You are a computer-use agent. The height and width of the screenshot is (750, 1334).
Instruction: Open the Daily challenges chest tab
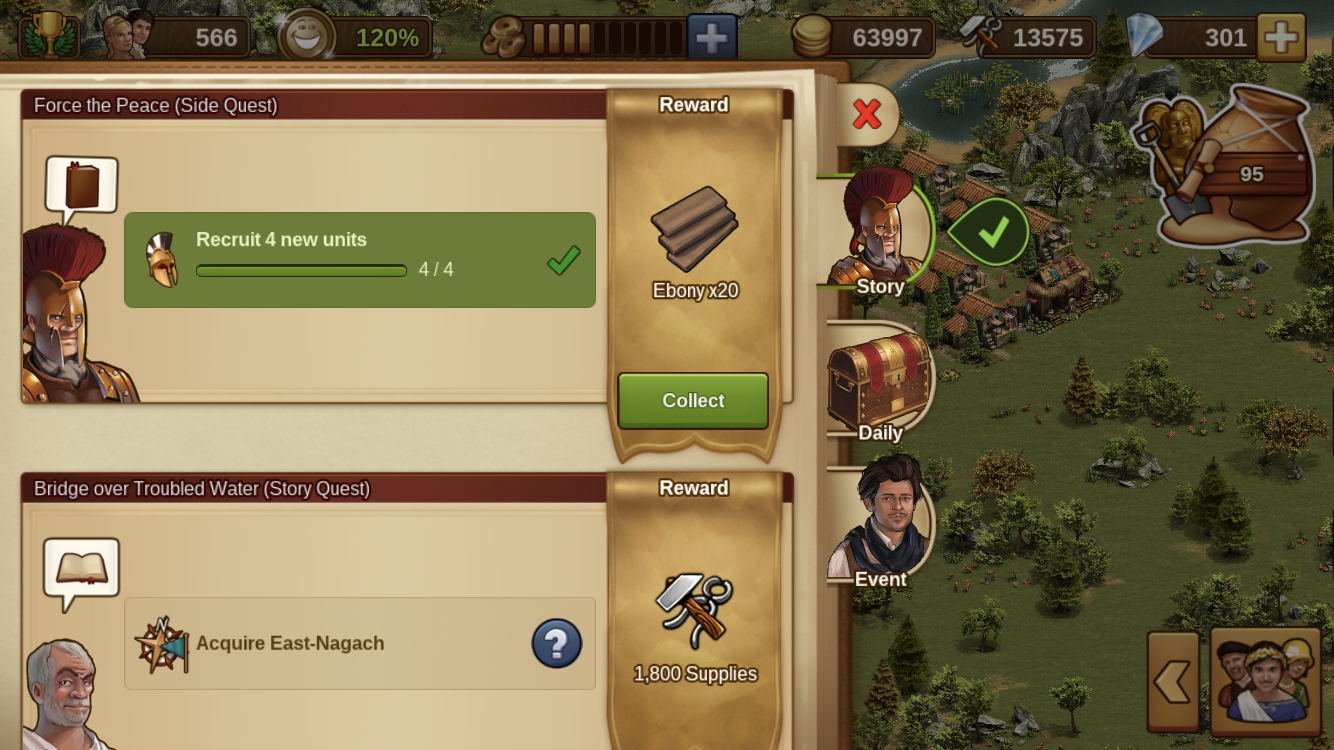tap(880, 385)
